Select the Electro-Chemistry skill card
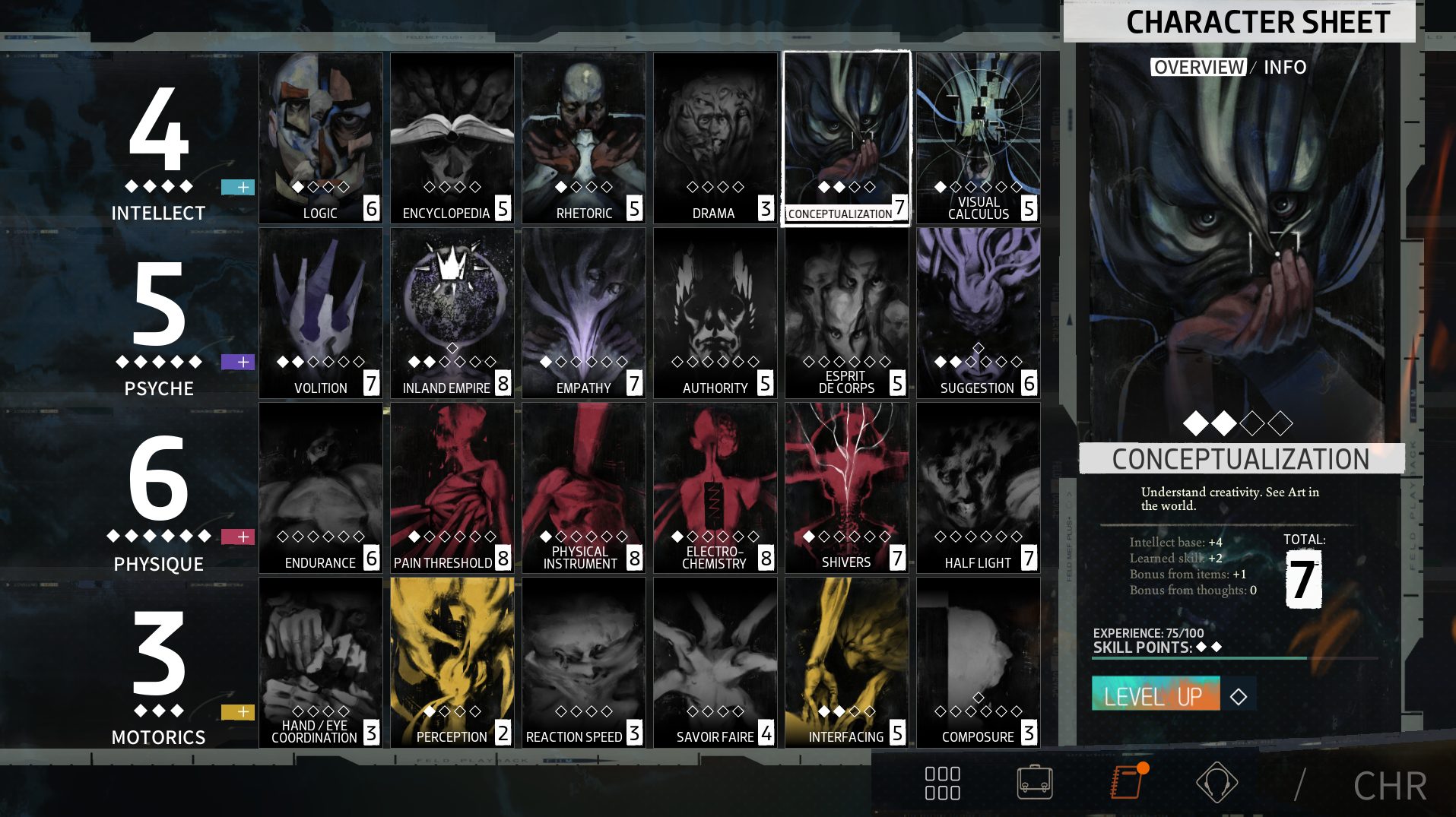Viewport: 1456px width, 817px height. [x=715, y=487]
